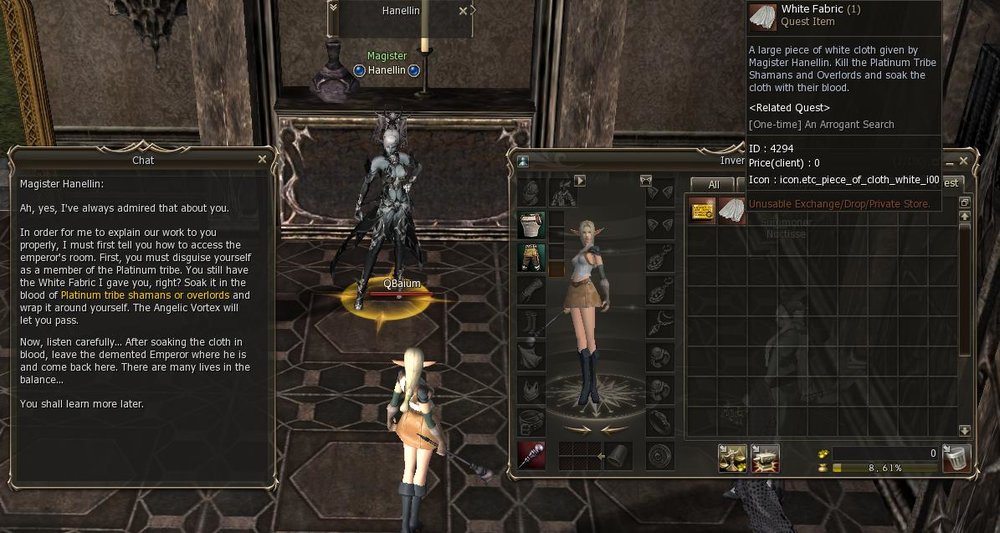
Task: Select the White Fabric quest item
Action: 733,211
